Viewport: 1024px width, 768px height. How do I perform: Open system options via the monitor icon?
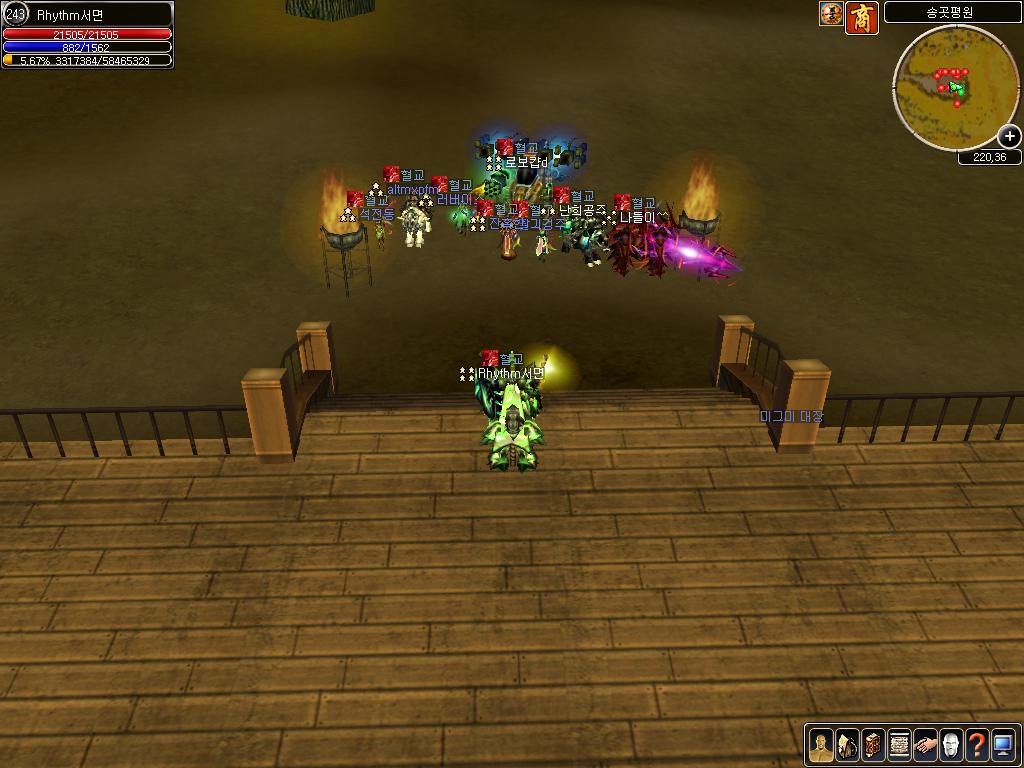(x=1003, y=745)
